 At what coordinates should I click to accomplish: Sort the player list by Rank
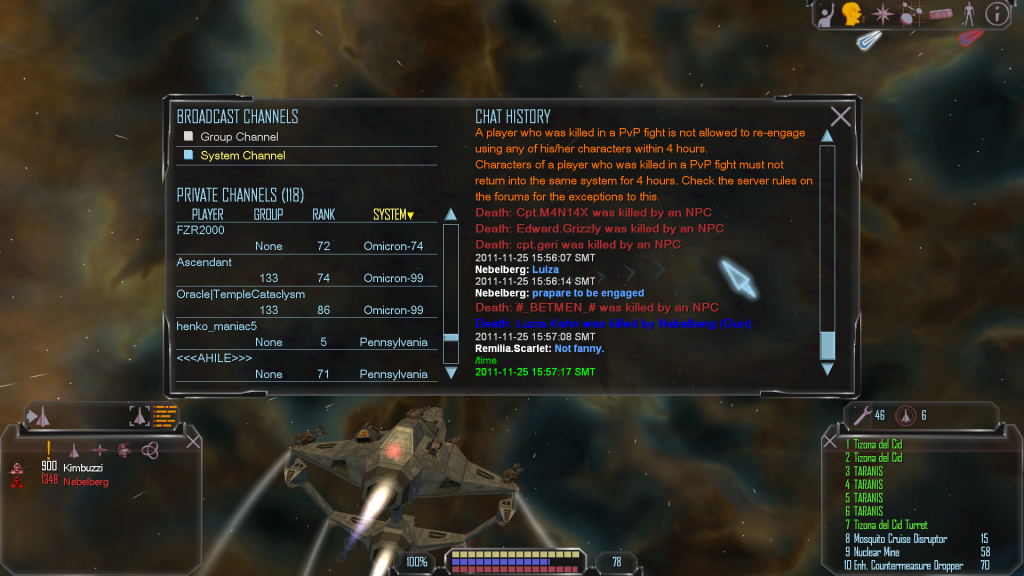[323, 215]
